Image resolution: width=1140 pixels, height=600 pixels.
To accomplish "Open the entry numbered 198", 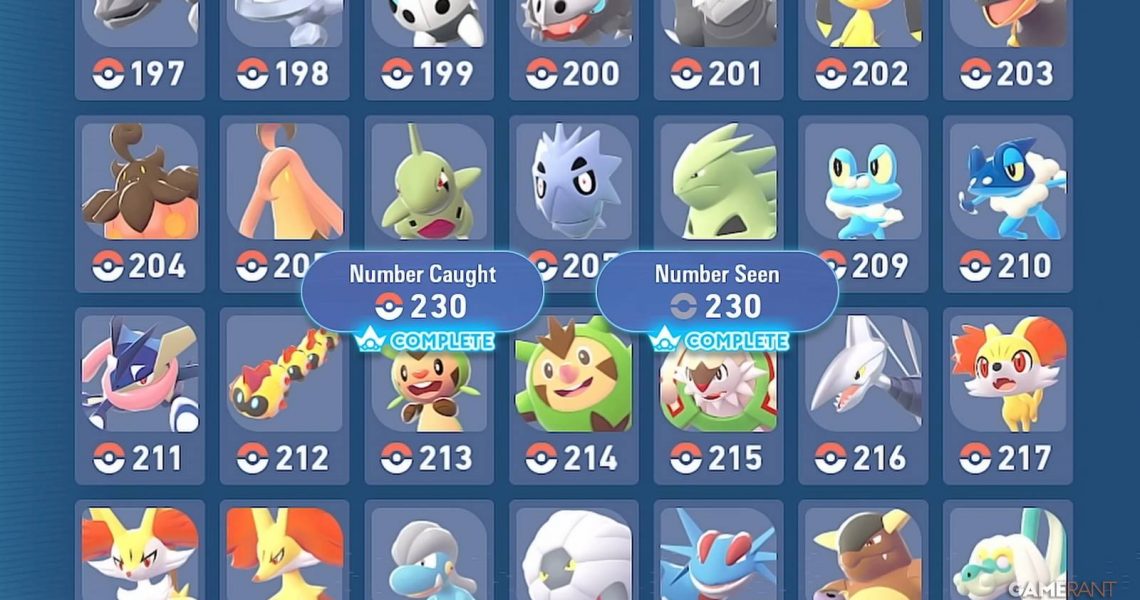I will coord(284,45).
